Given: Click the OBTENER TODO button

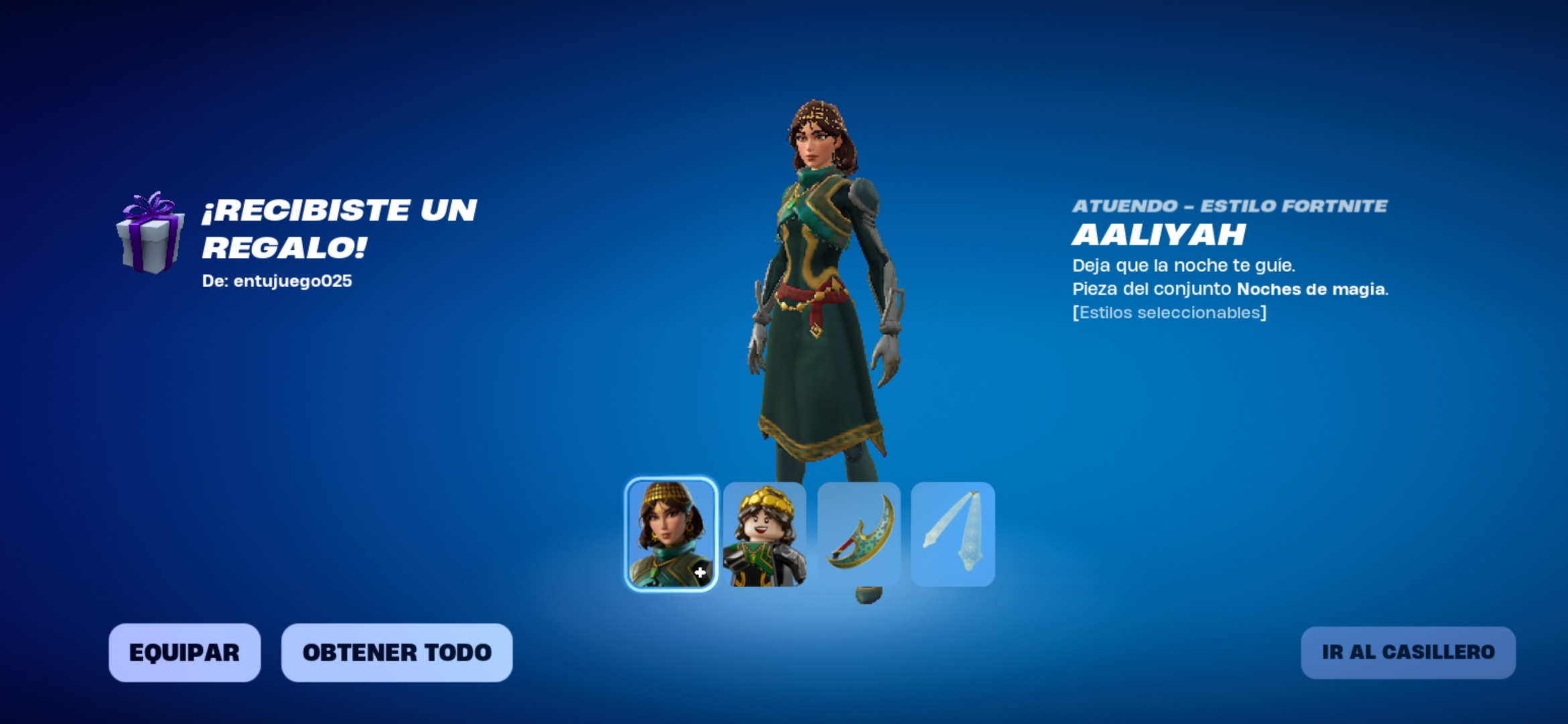Looking at the screenshot, I should [397, 652].
